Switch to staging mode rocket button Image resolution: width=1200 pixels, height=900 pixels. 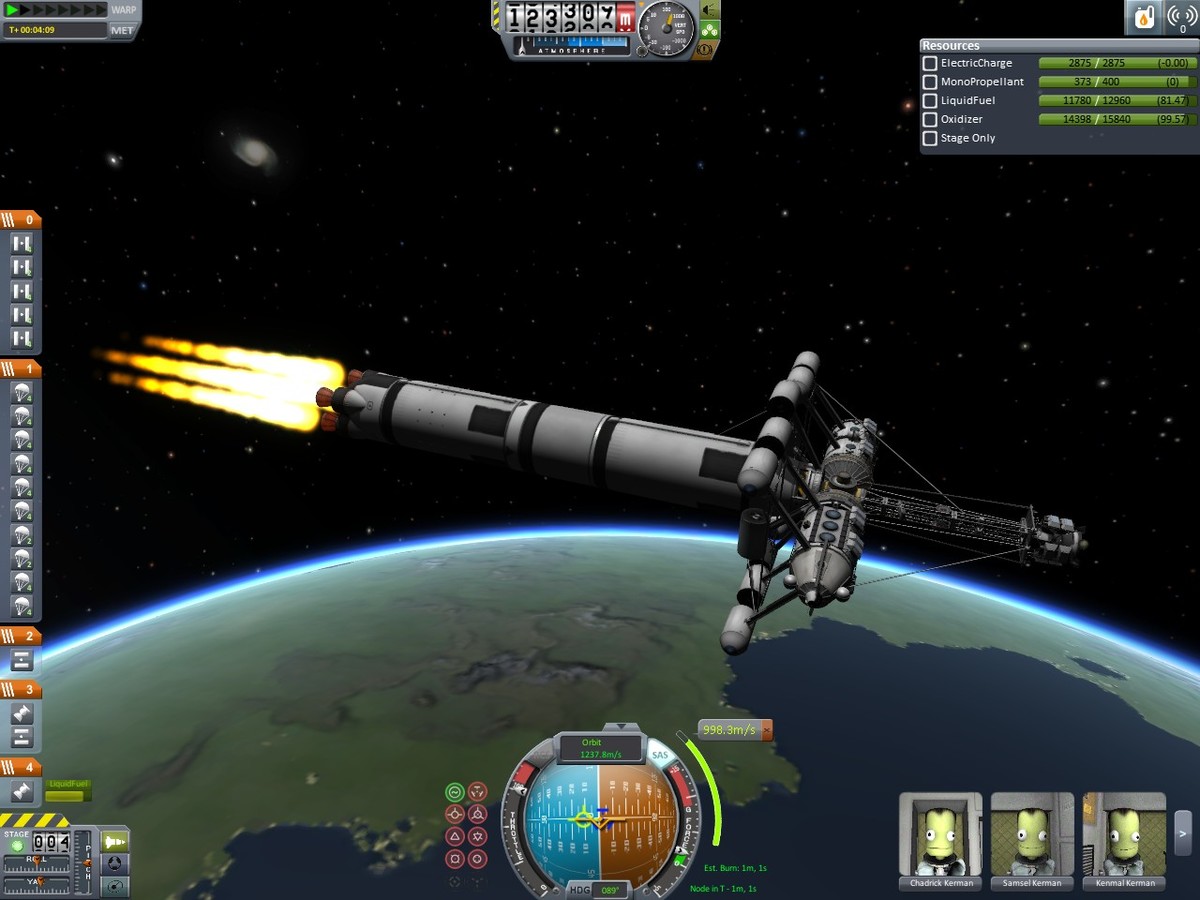pos(116,841)
